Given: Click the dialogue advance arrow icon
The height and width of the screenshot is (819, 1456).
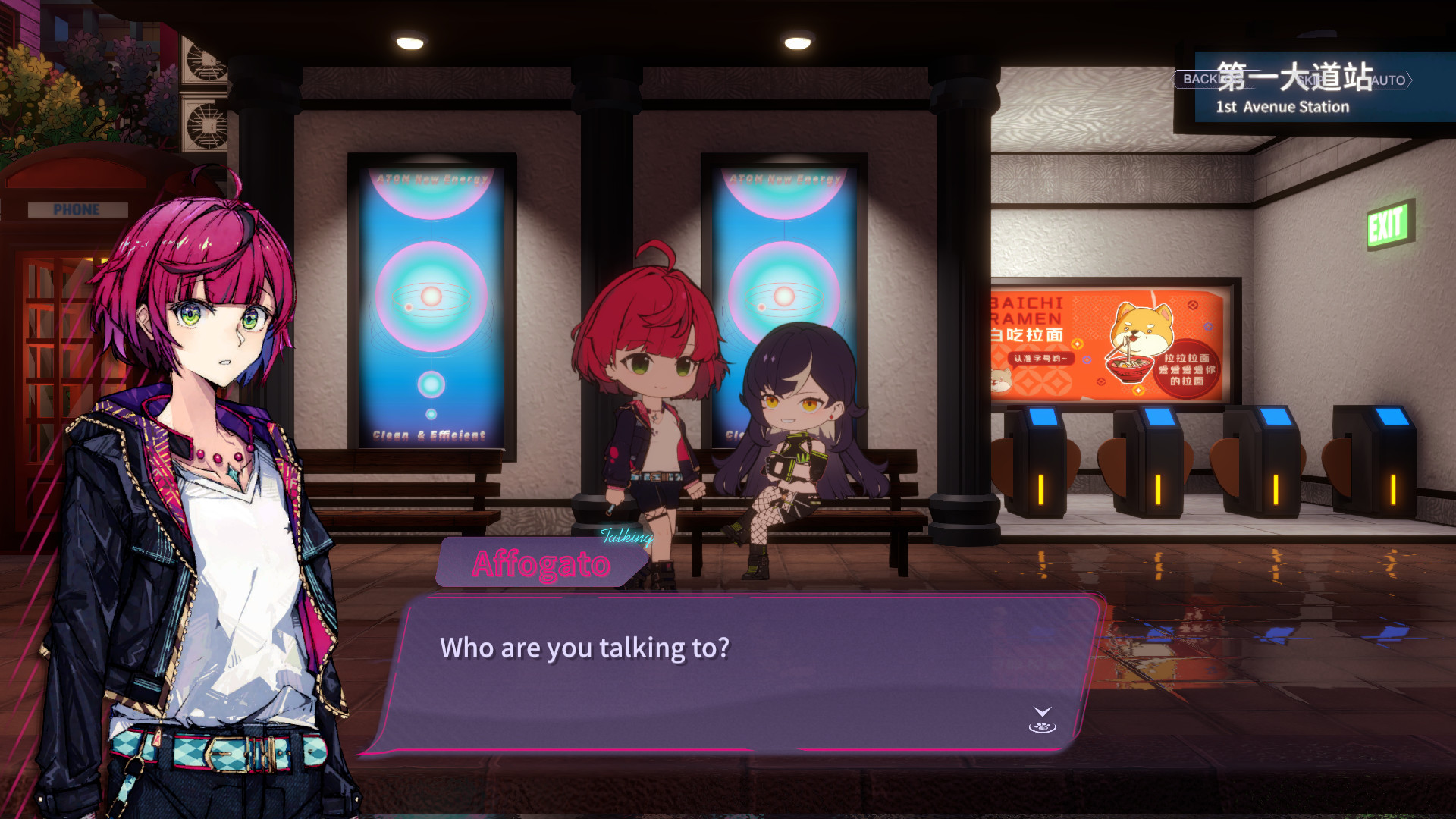Looking at the screenshot, I should (1042, 720).
